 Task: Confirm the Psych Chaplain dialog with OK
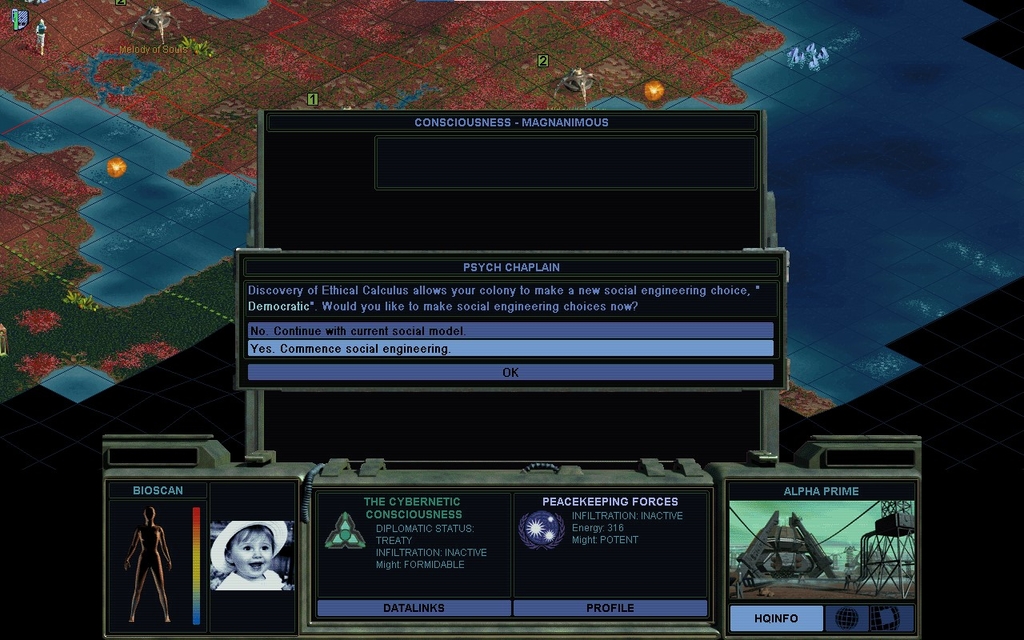510,372
